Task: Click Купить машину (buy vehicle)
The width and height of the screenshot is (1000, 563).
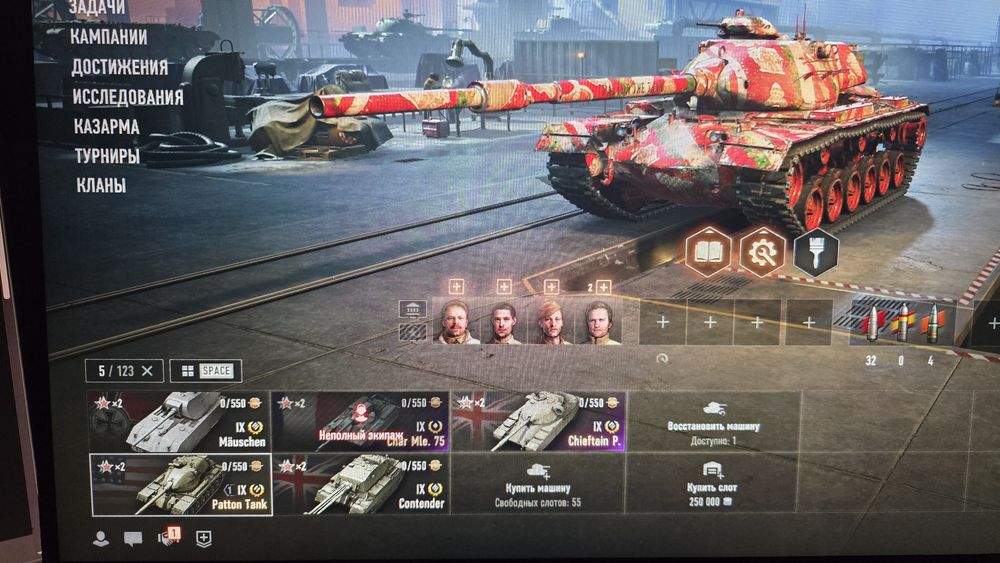Action: (538, 485)
